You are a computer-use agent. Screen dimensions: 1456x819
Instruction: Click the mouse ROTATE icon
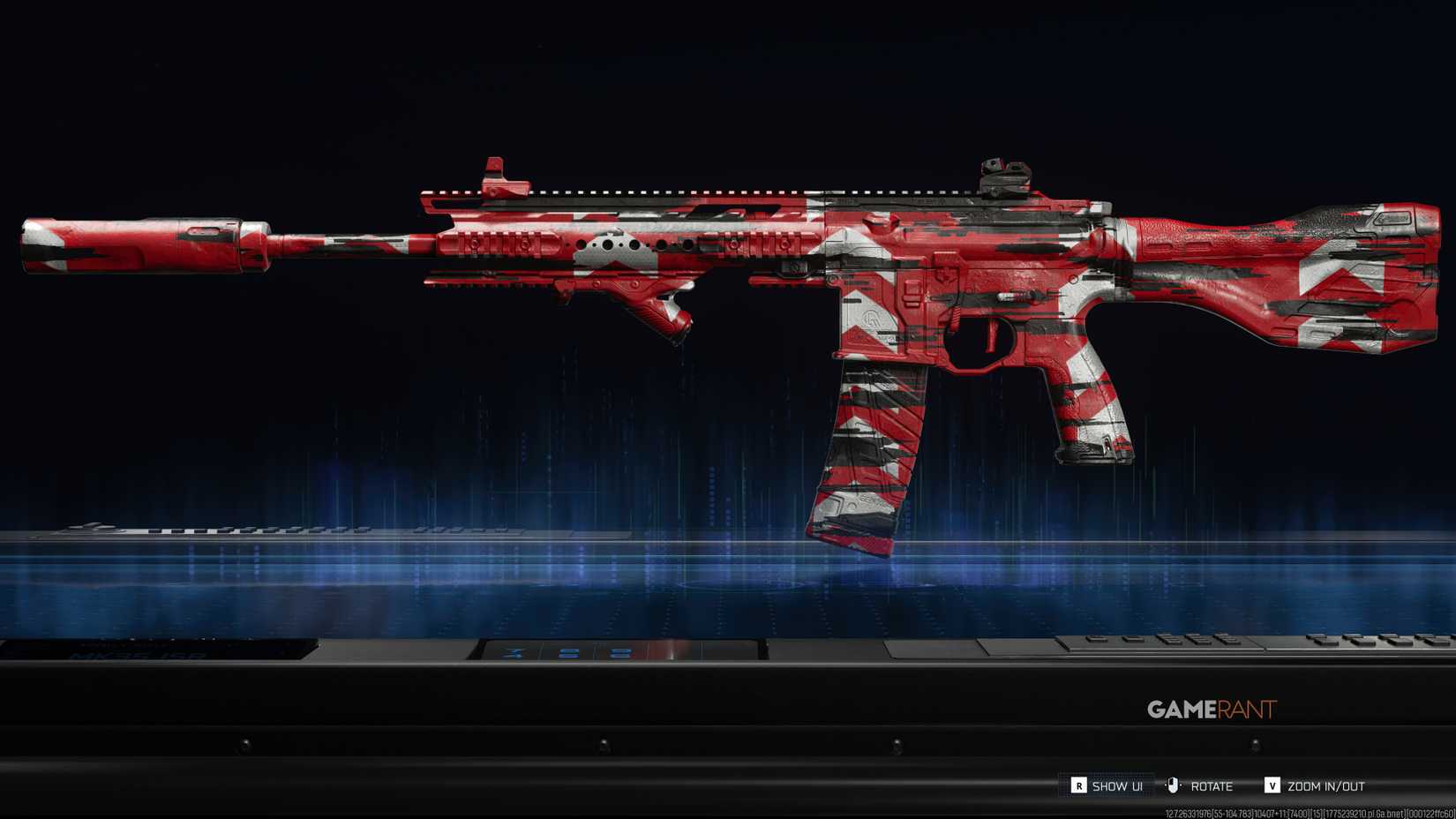[x=1172, y=785]
